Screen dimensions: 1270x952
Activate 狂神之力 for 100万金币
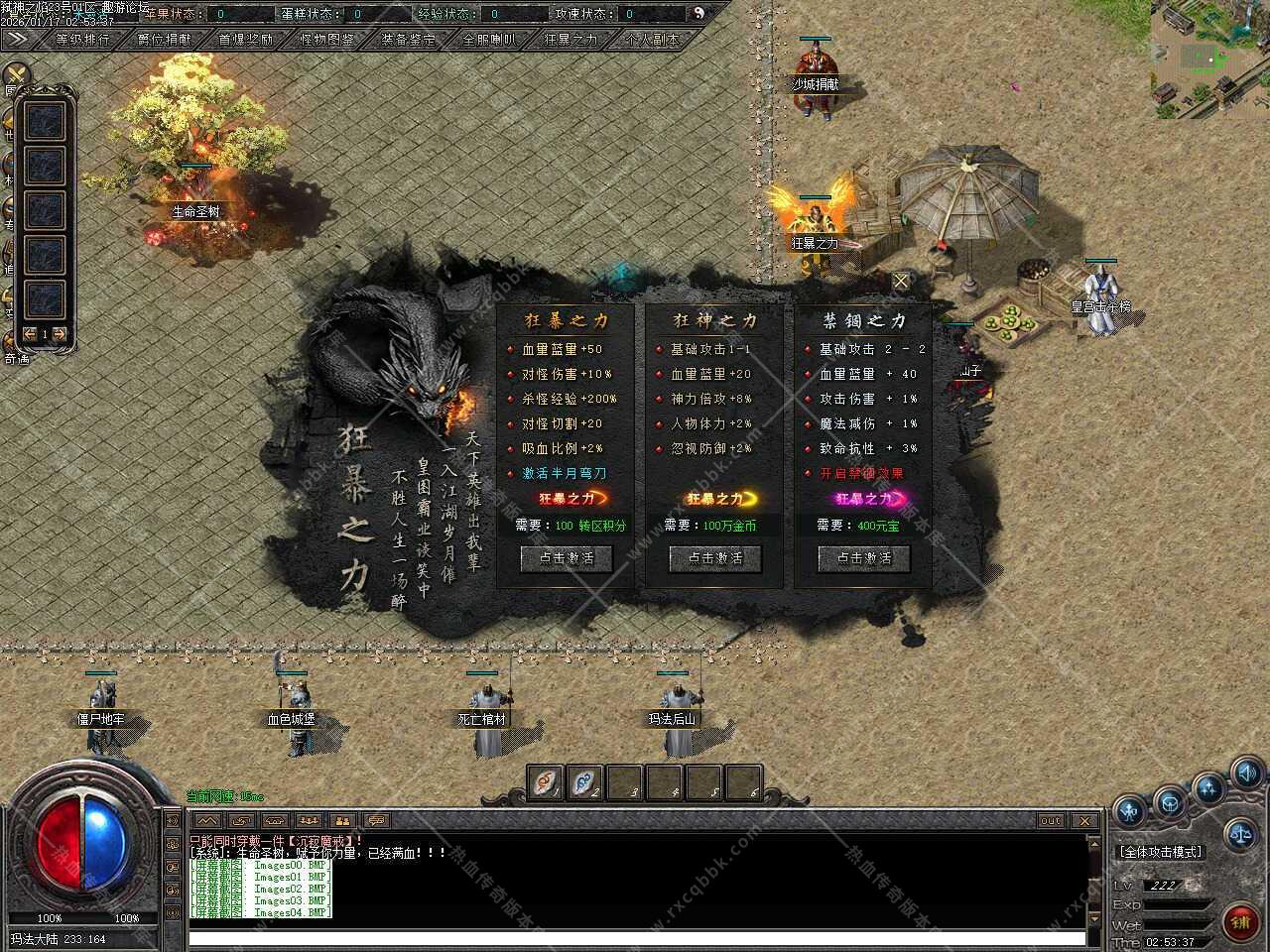click(714, 558)
